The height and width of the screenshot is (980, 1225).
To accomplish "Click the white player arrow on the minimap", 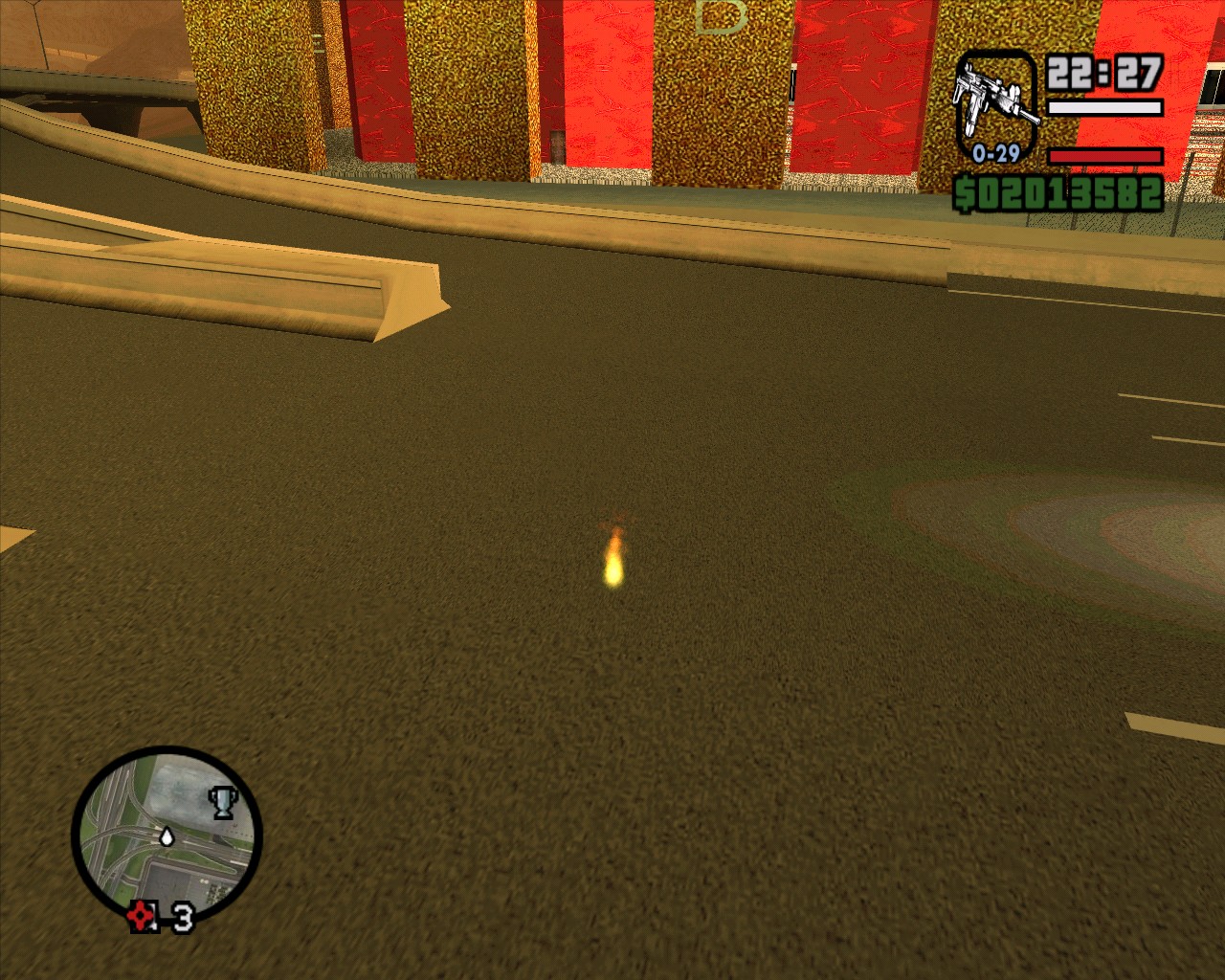I will click(167, 837).
